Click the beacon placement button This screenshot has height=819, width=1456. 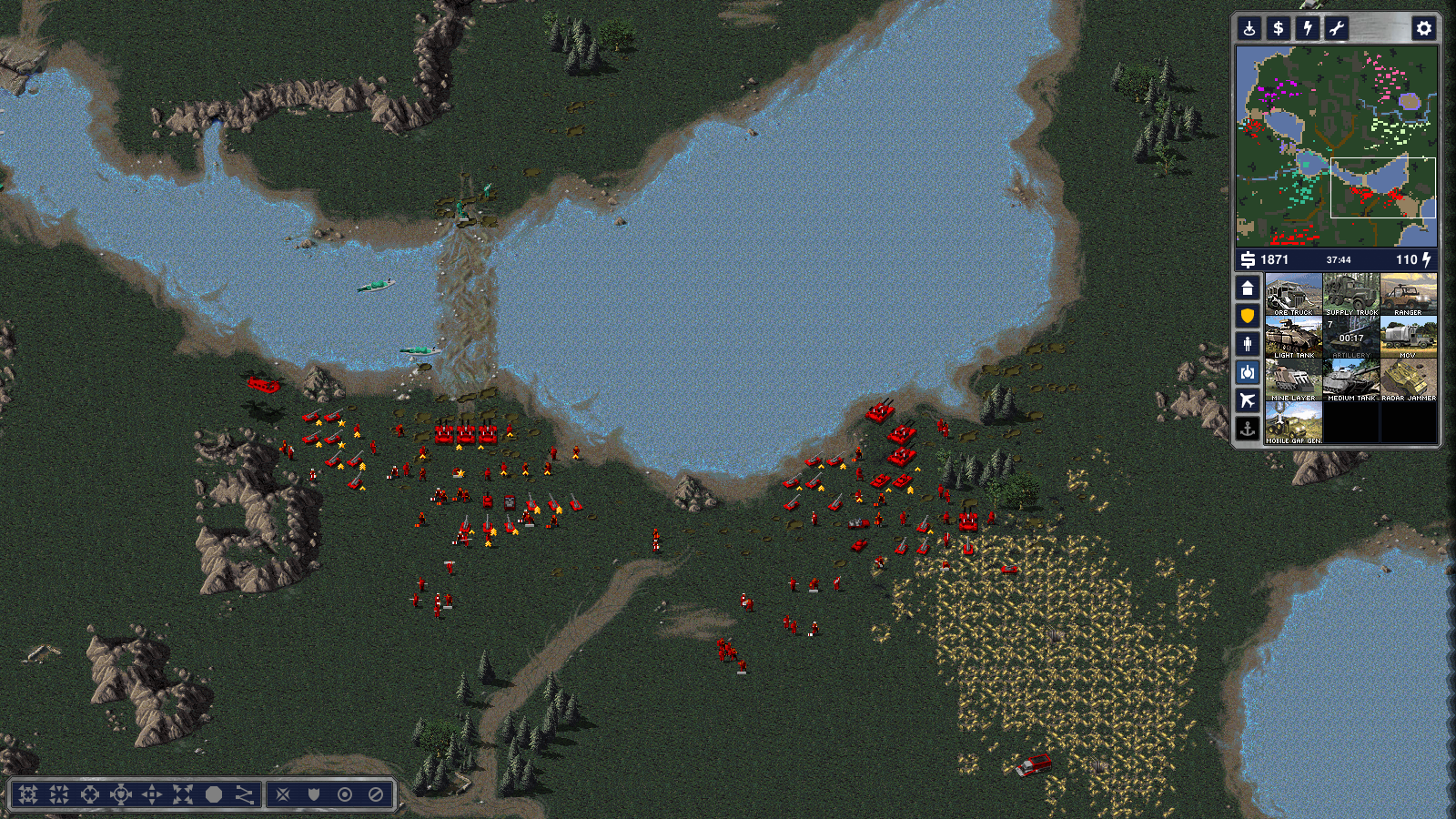[1249, 28]
